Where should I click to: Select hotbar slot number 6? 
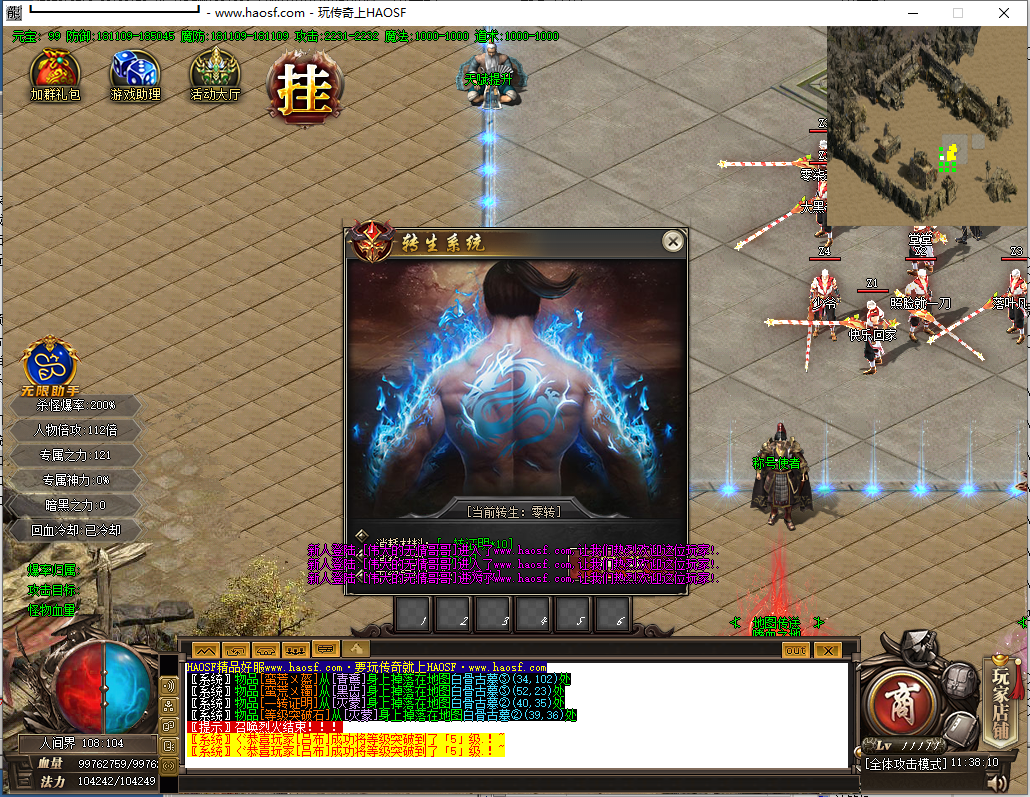click(612, 614)
